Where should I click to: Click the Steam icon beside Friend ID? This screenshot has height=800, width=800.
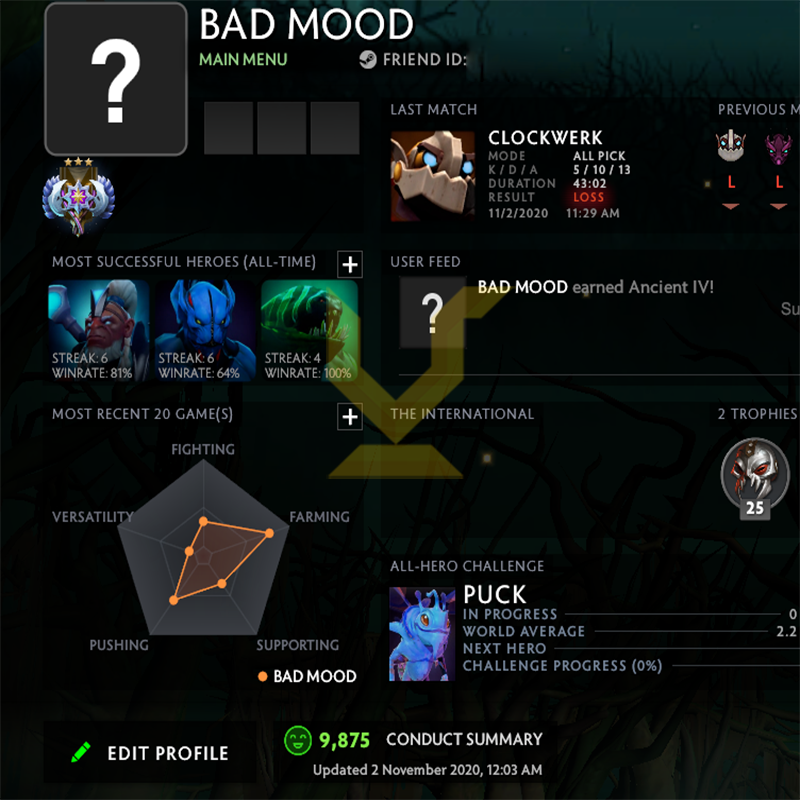[x=367, y=60]
